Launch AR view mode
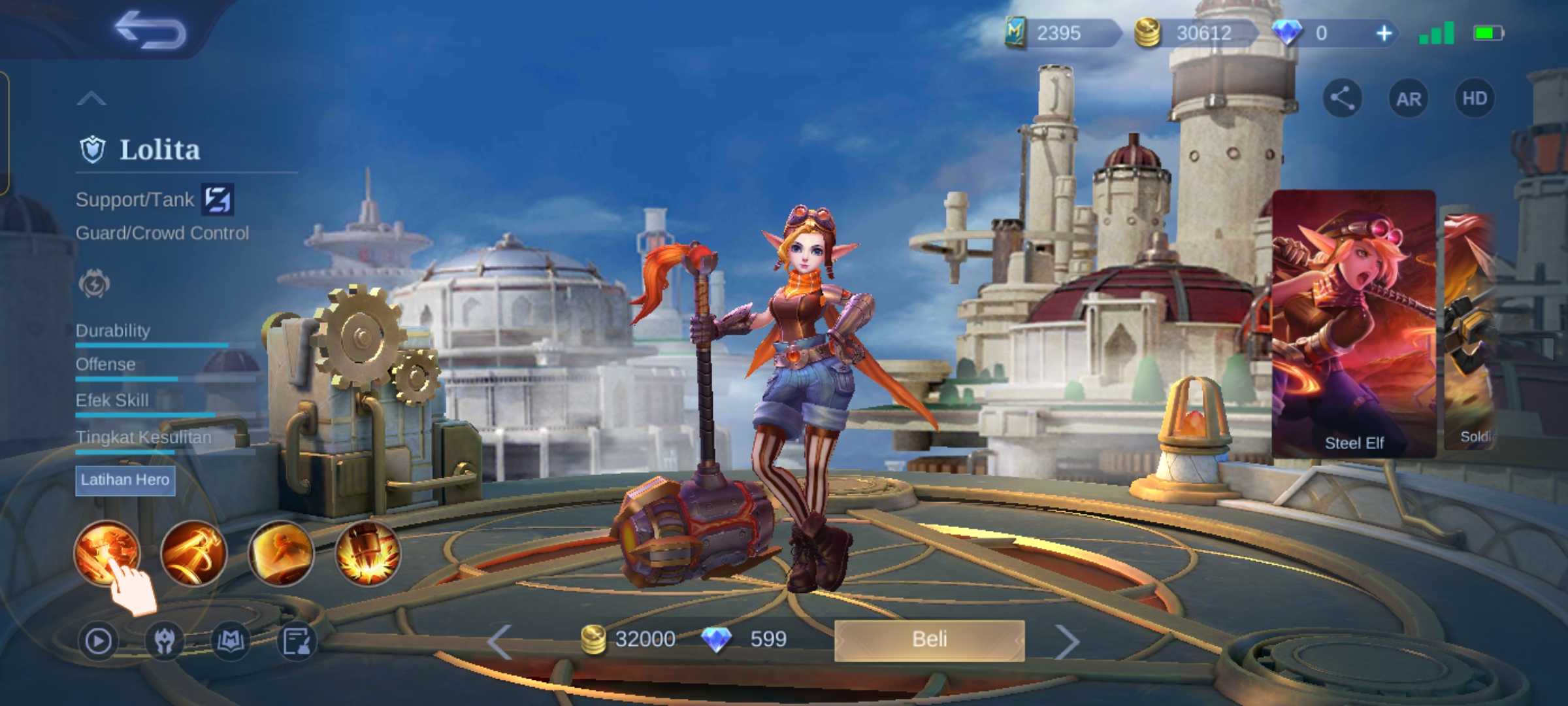This screenshot has width=1568, height=706. click(1409, 99)
